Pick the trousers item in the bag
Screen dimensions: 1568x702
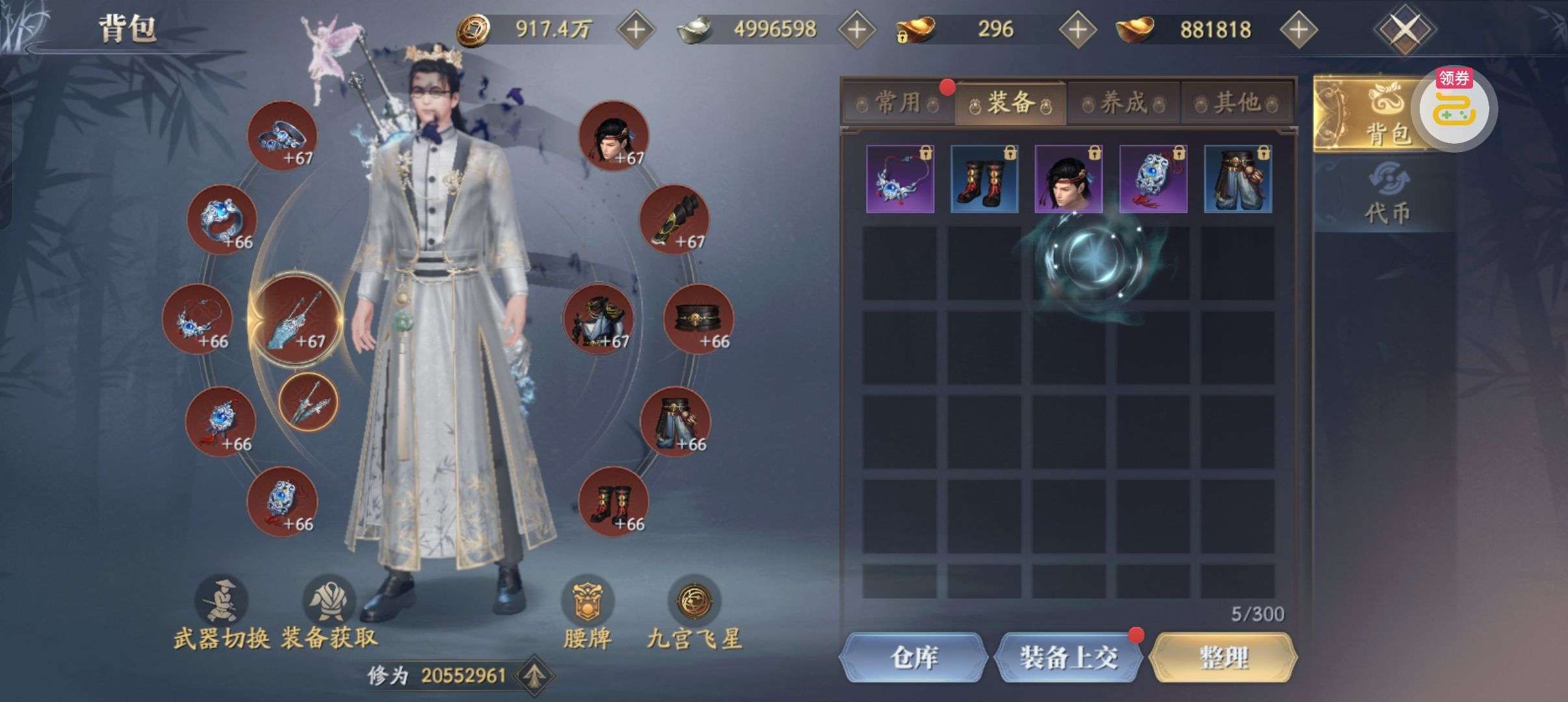(x=1238, y=179)
